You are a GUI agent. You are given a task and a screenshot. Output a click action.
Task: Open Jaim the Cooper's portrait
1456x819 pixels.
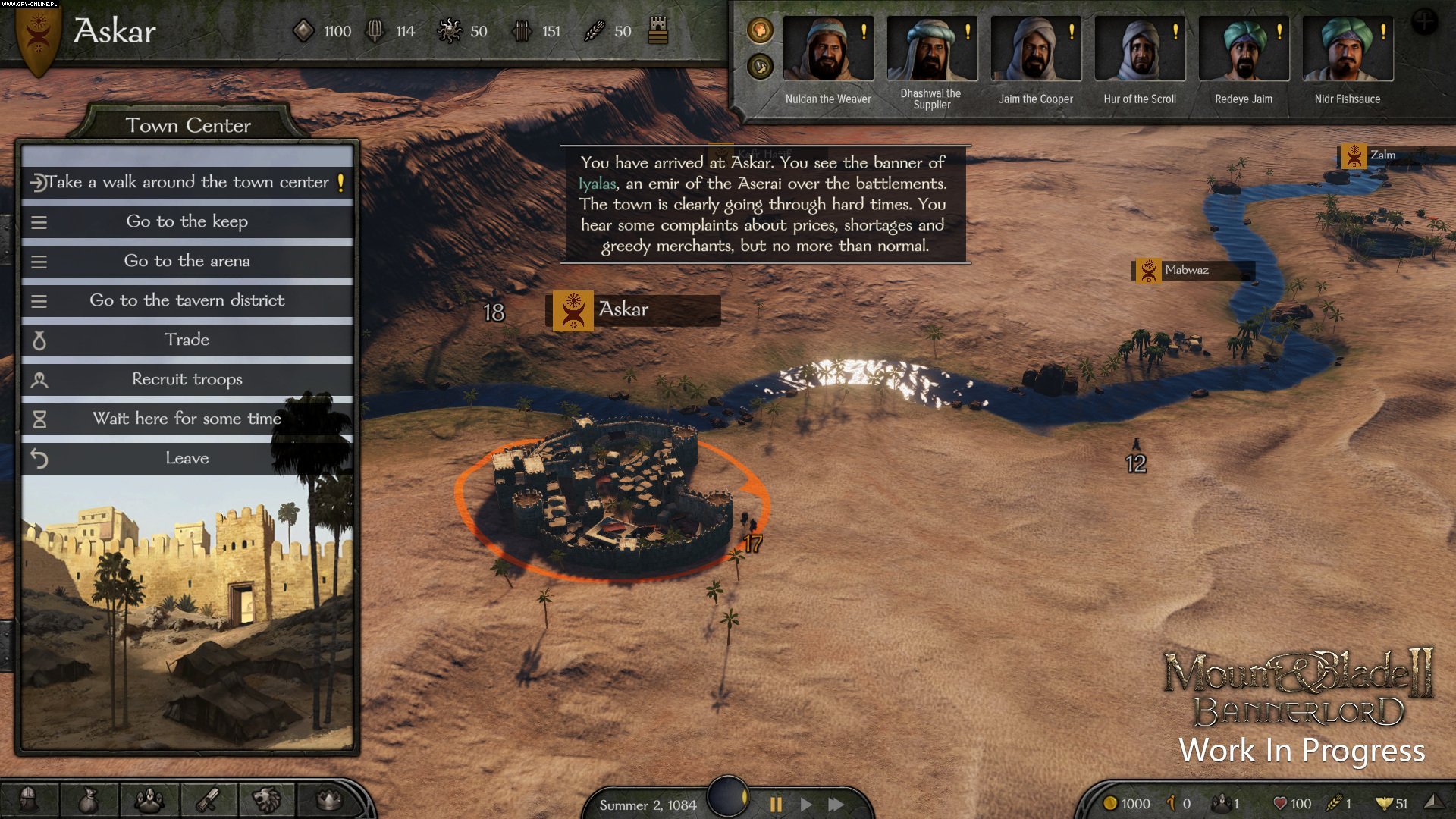[x=1036, y=49]
